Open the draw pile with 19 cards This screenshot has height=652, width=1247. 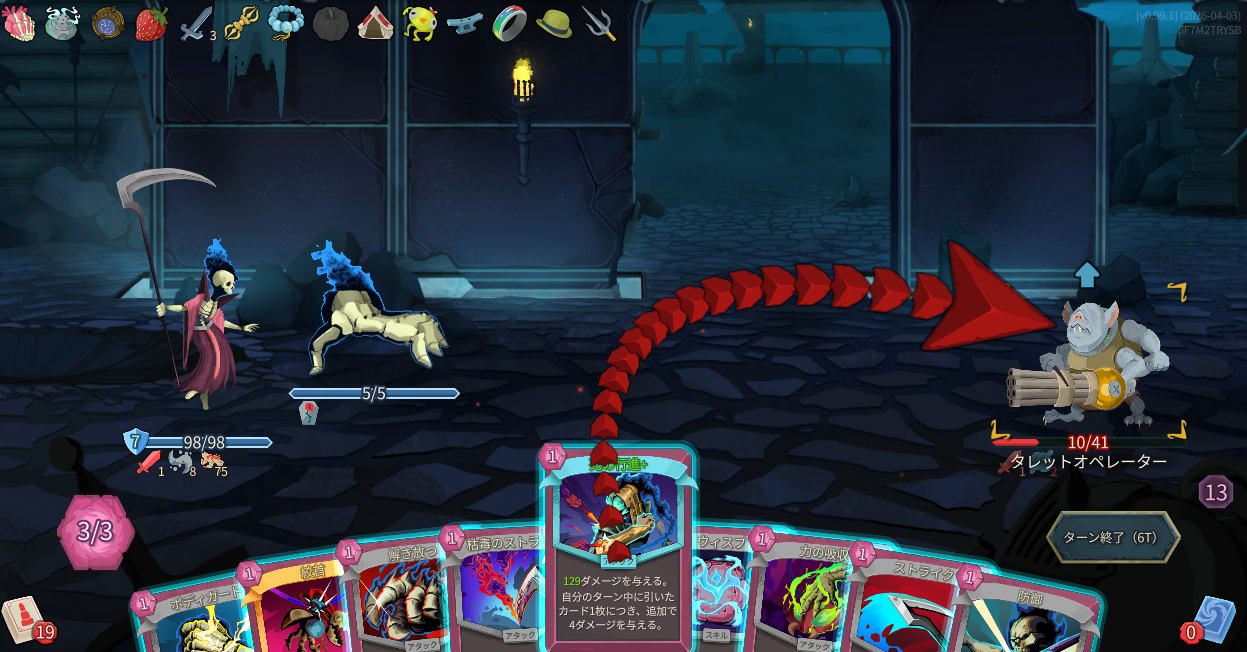(x=22, y=617)
